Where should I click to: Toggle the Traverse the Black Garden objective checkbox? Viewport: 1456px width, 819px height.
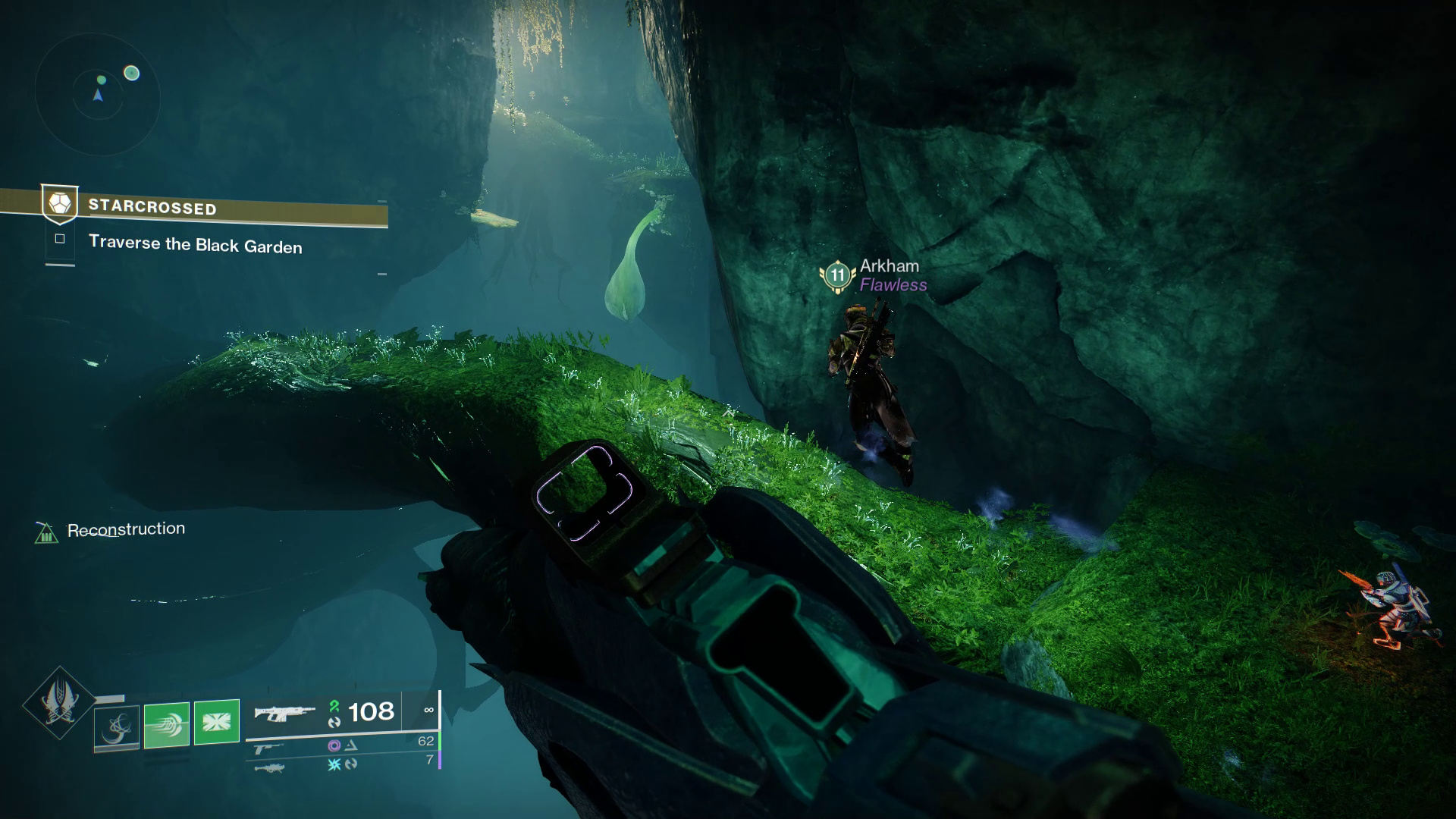(61, 238)
